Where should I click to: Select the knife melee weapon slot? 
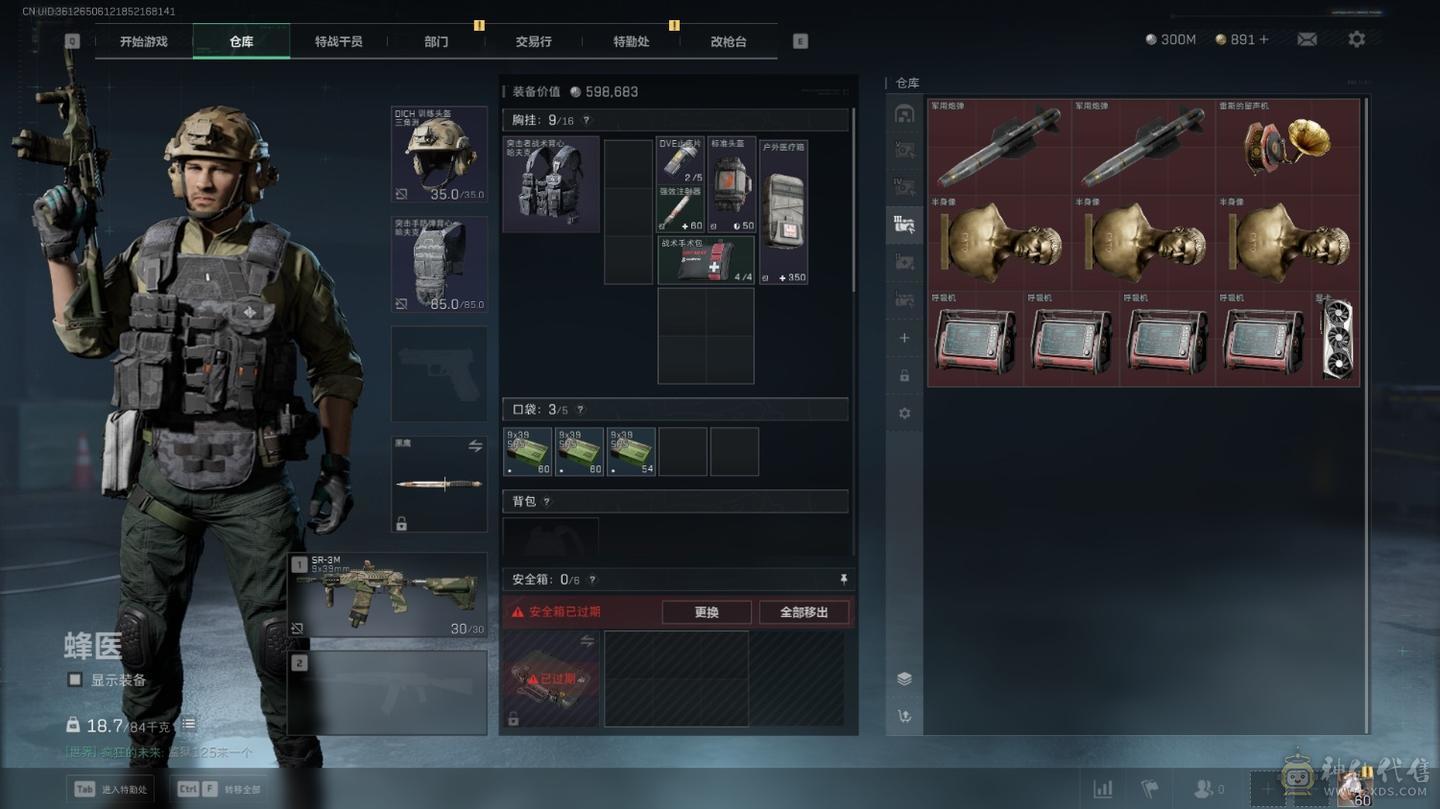pos(439,484)
